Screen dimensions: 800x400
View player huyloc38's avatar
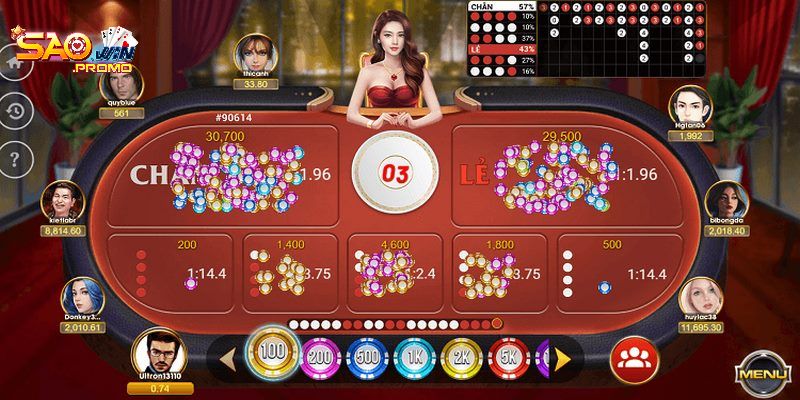pyautogui.click(x=700, y=298)
